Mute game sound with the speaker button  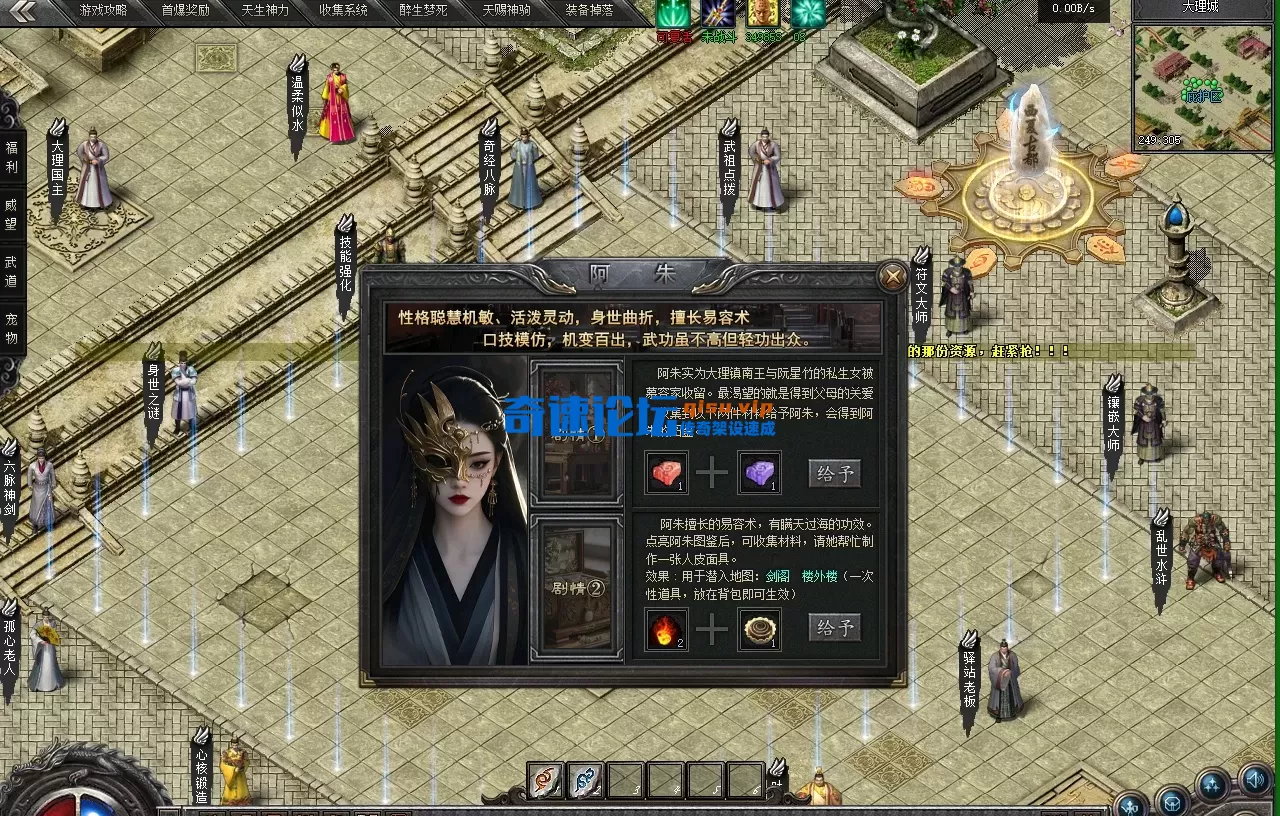coord(1256,784)
